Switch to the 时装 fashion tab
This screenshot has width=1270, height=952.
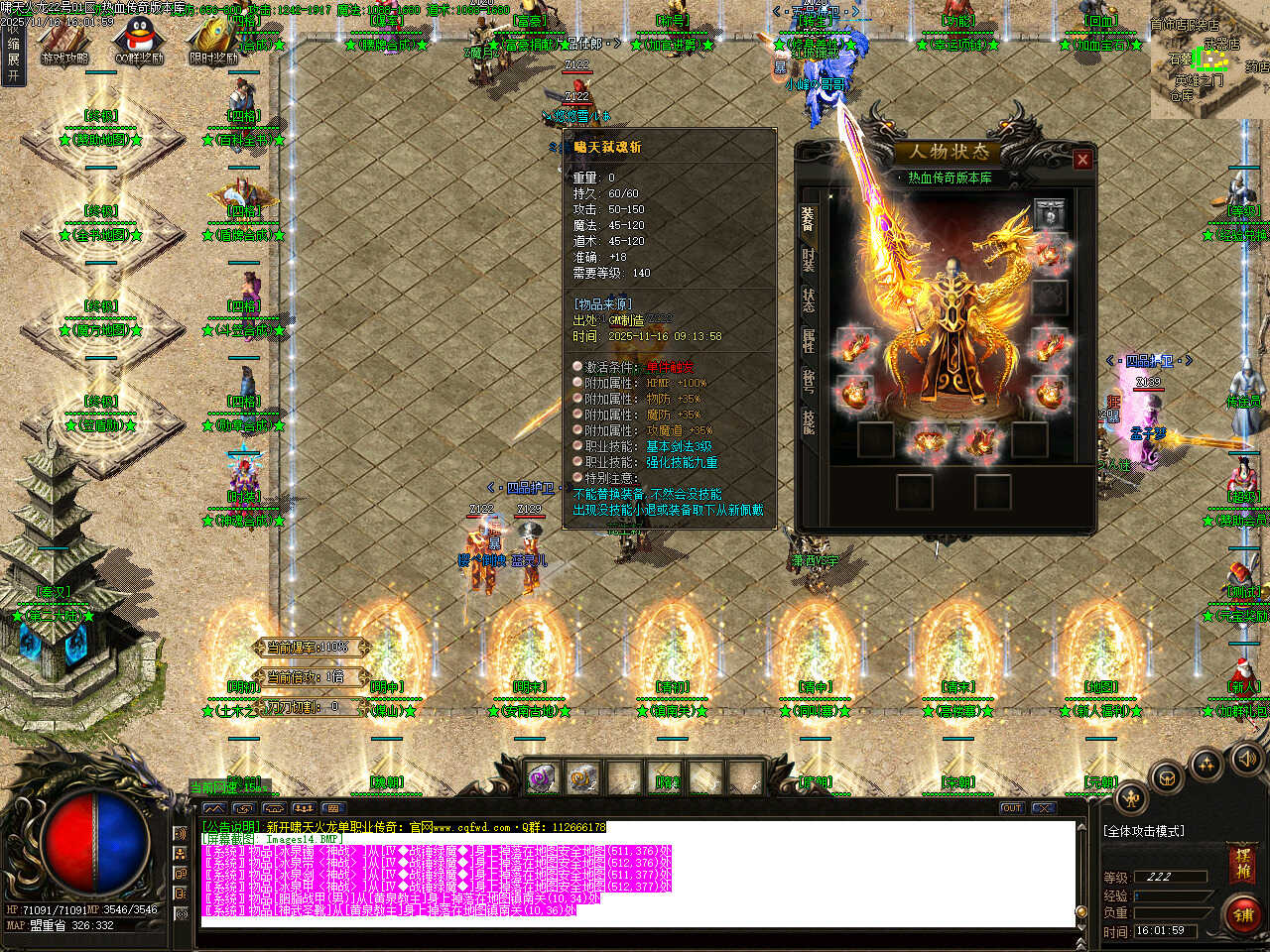(809, 262)
